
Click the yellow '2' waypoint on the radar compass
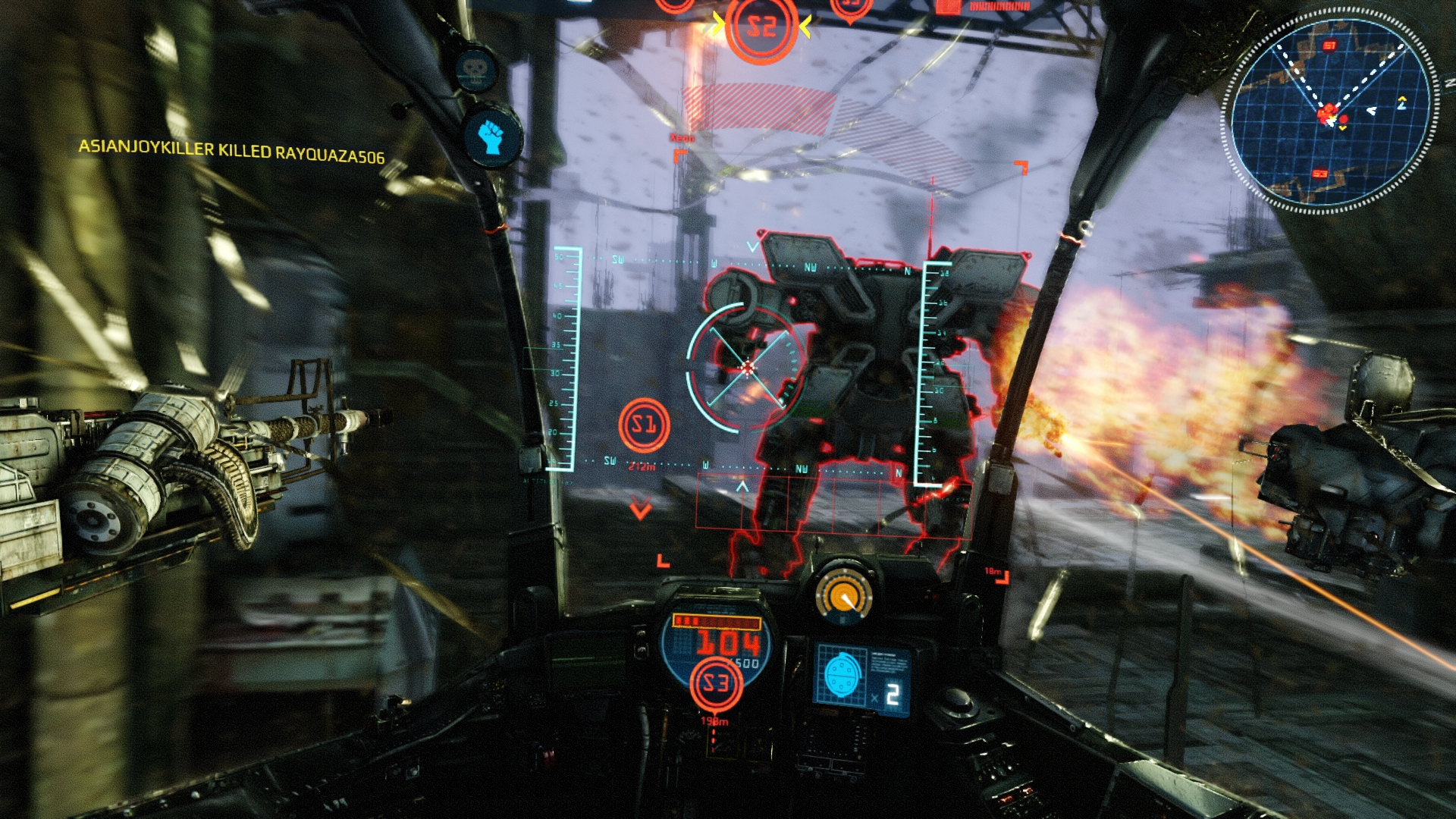coord(1402,104)
